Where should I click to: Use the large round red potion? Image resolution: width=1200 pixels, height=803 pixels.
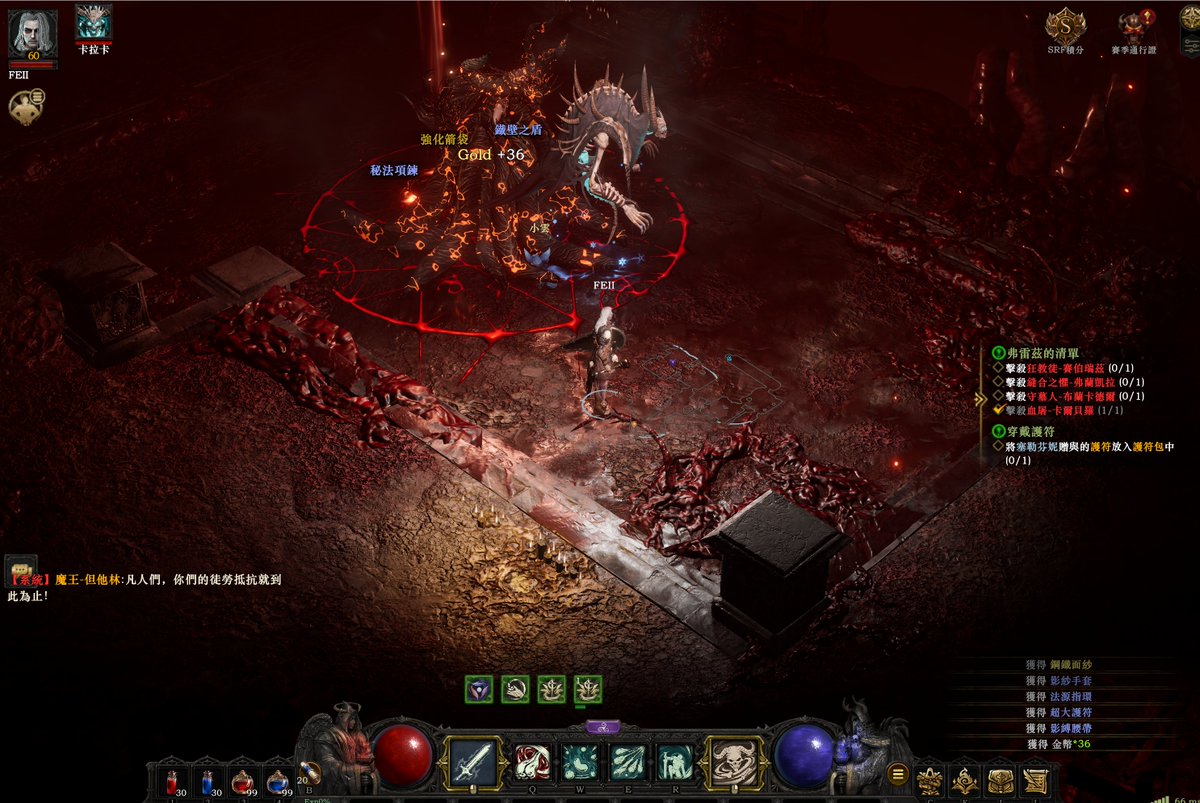(243, 781)
